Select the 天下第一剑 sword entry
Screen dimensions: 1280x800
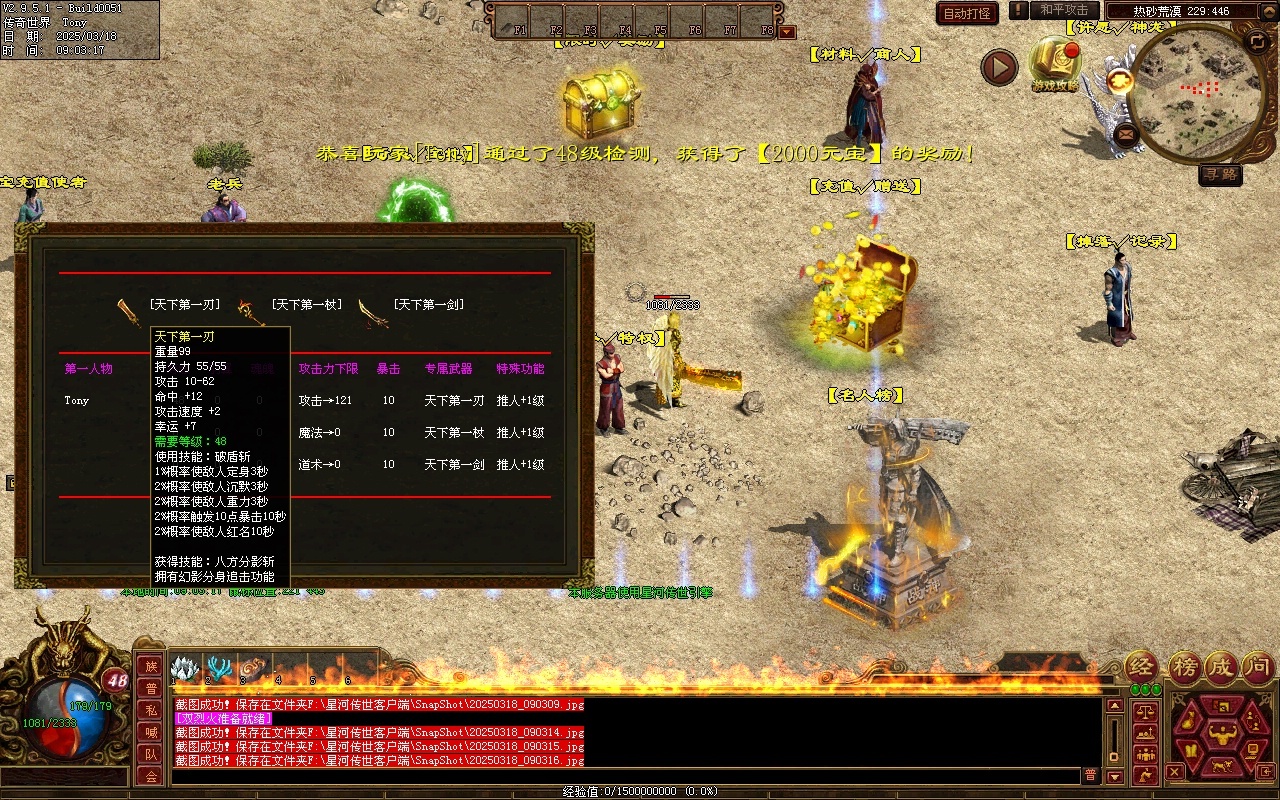427,305
